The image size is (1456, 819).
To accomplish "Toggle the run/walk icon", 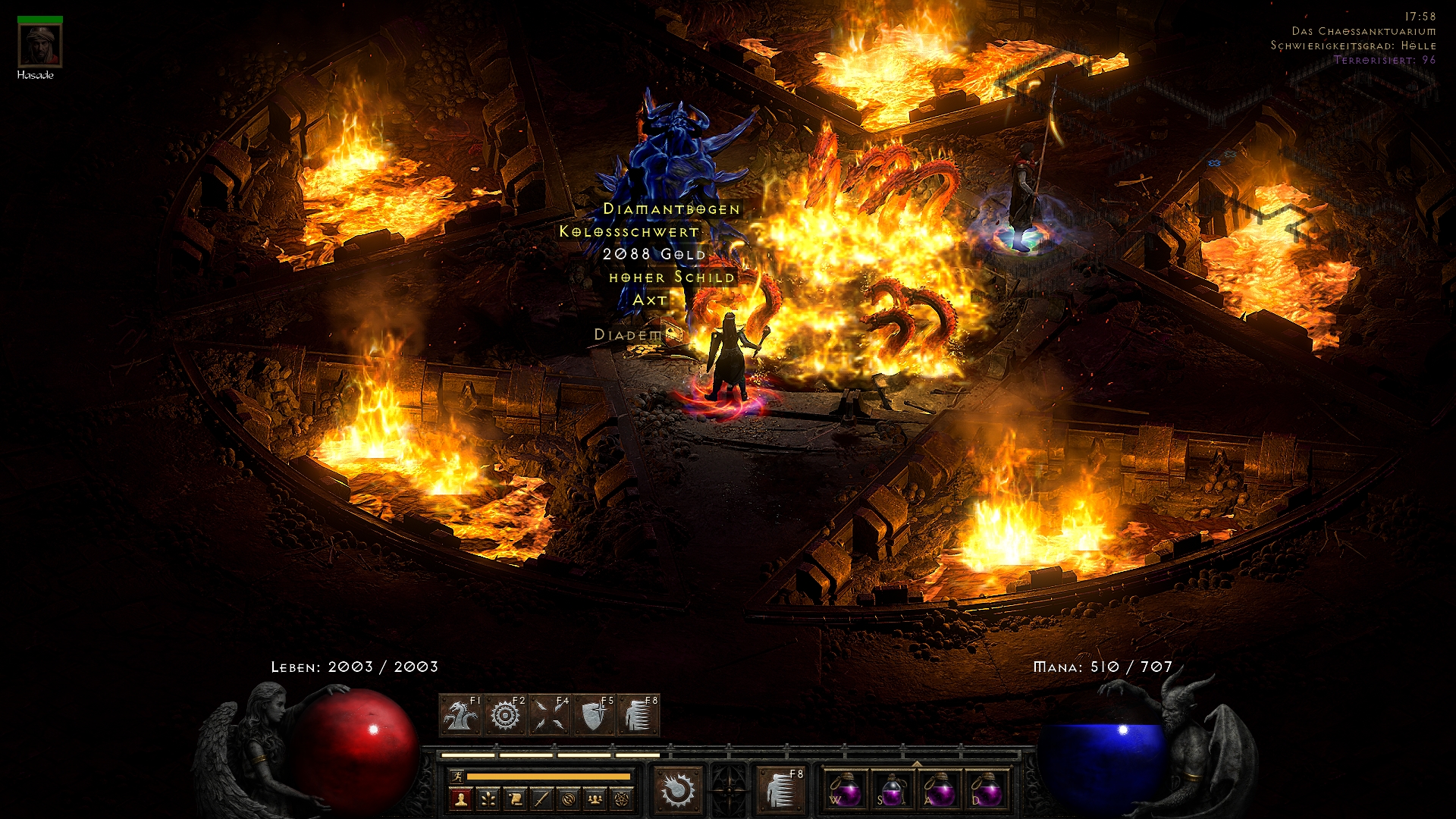I will (457, 776).
